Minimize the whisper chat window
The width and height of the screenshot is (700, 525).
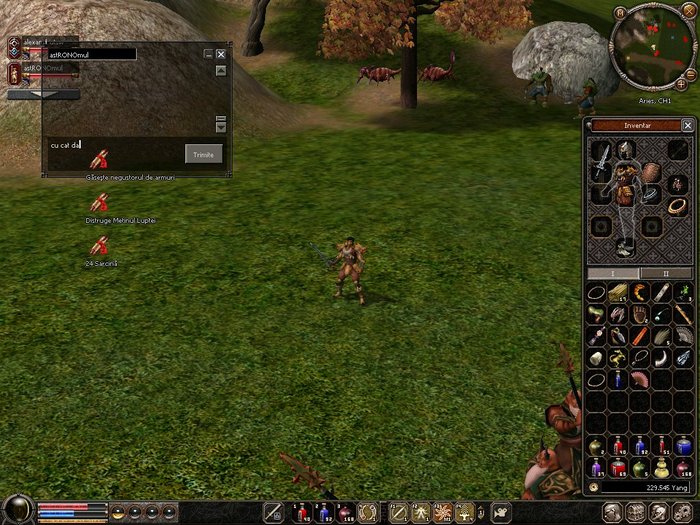coord(208,54)
